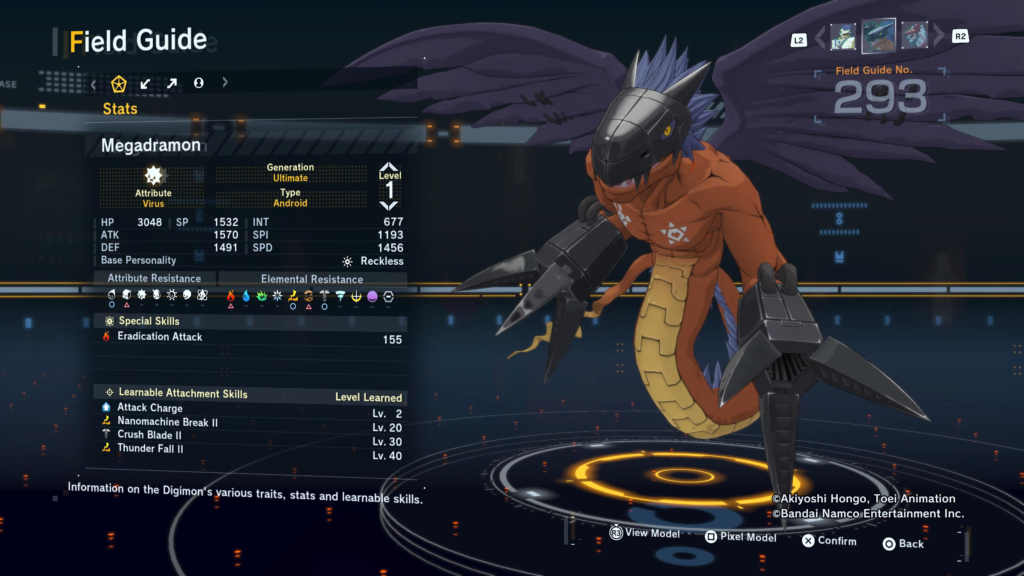Click the left arrow beside the tab icons
This screenshot has height=576, width=1024.
[x=94, y=83]
